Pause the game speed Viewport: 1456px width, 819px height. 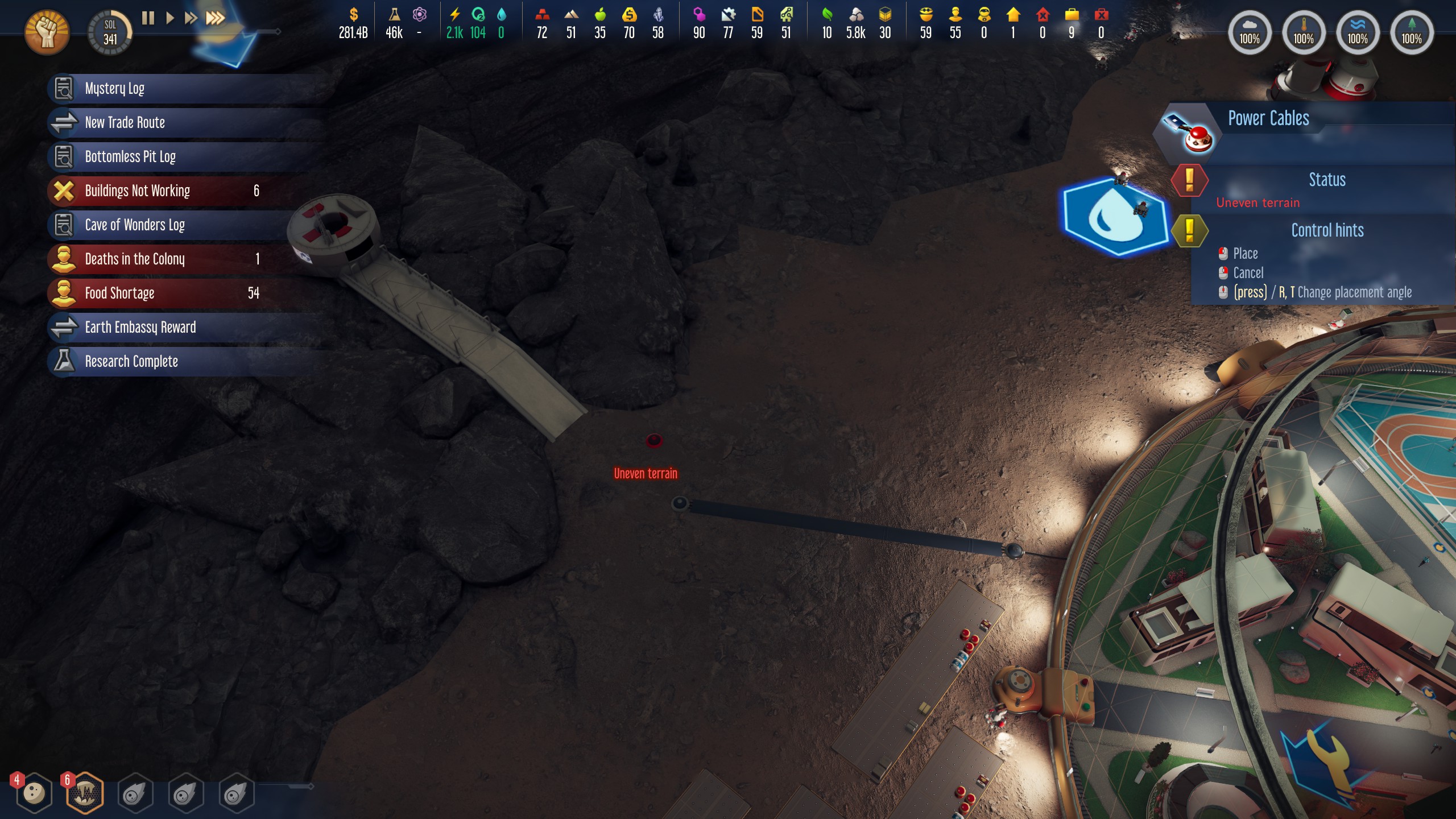point(148,18)
